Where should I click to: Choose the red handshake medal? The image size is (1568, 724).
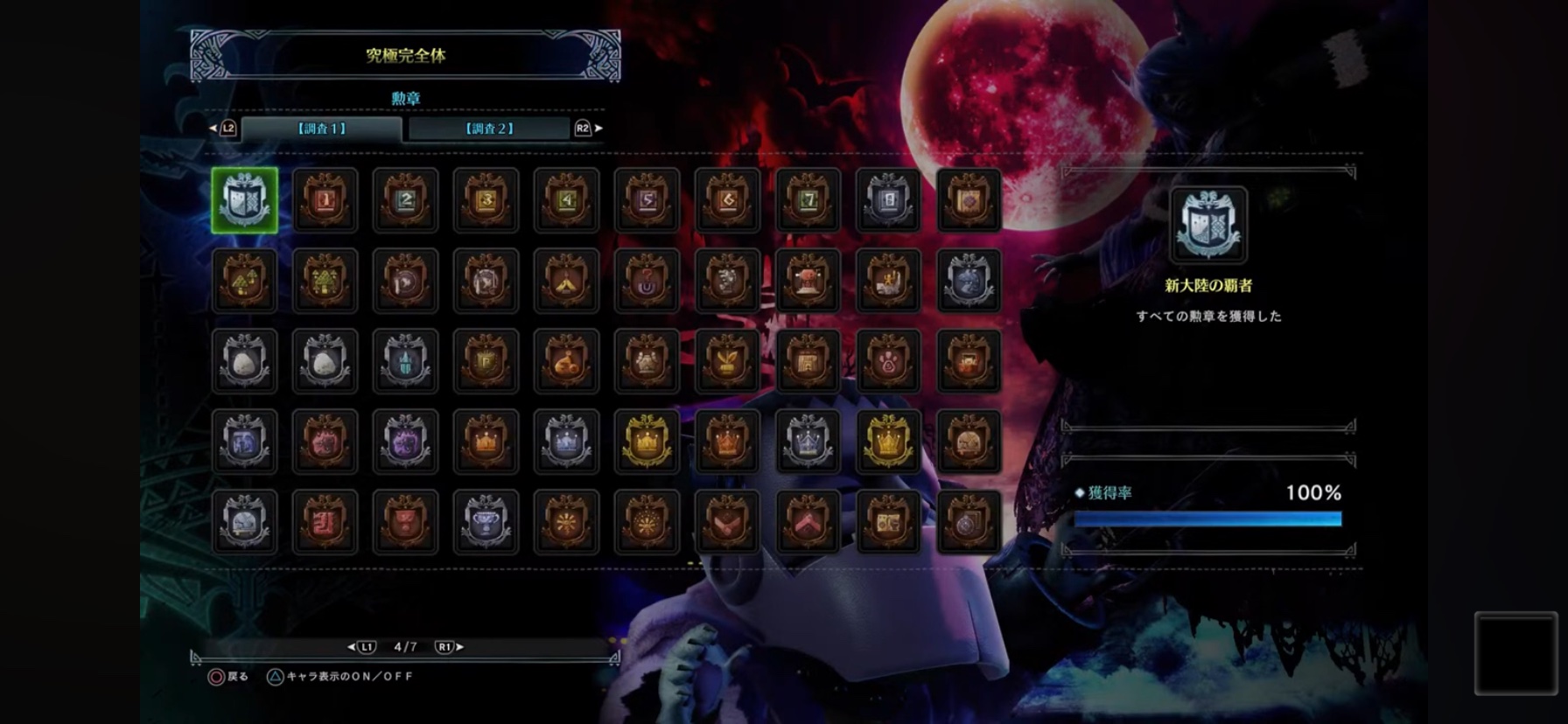point(728,522)
